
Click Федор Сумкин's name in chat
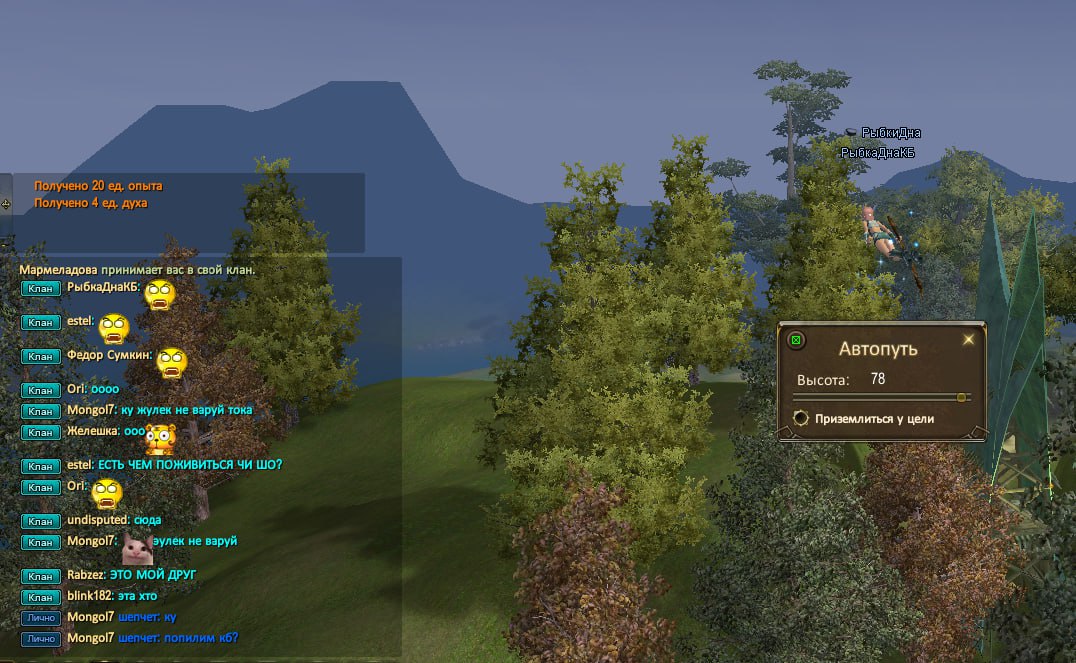109,355
